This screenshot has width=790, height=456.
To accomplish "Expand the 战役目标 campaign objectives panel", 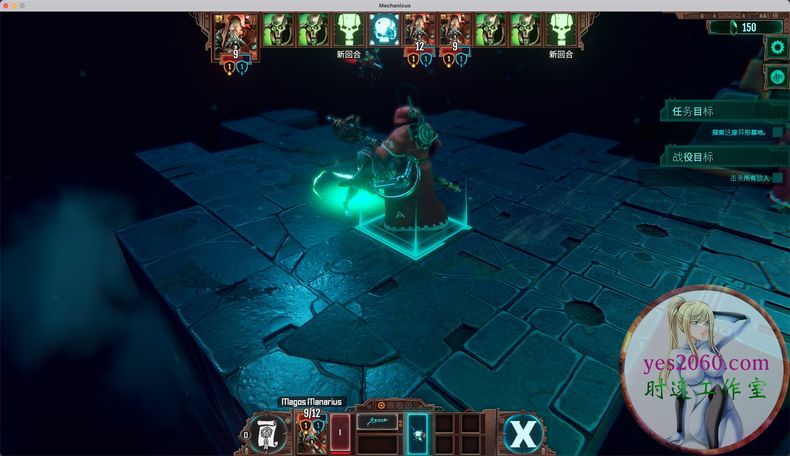I will [x=722, y=156].
